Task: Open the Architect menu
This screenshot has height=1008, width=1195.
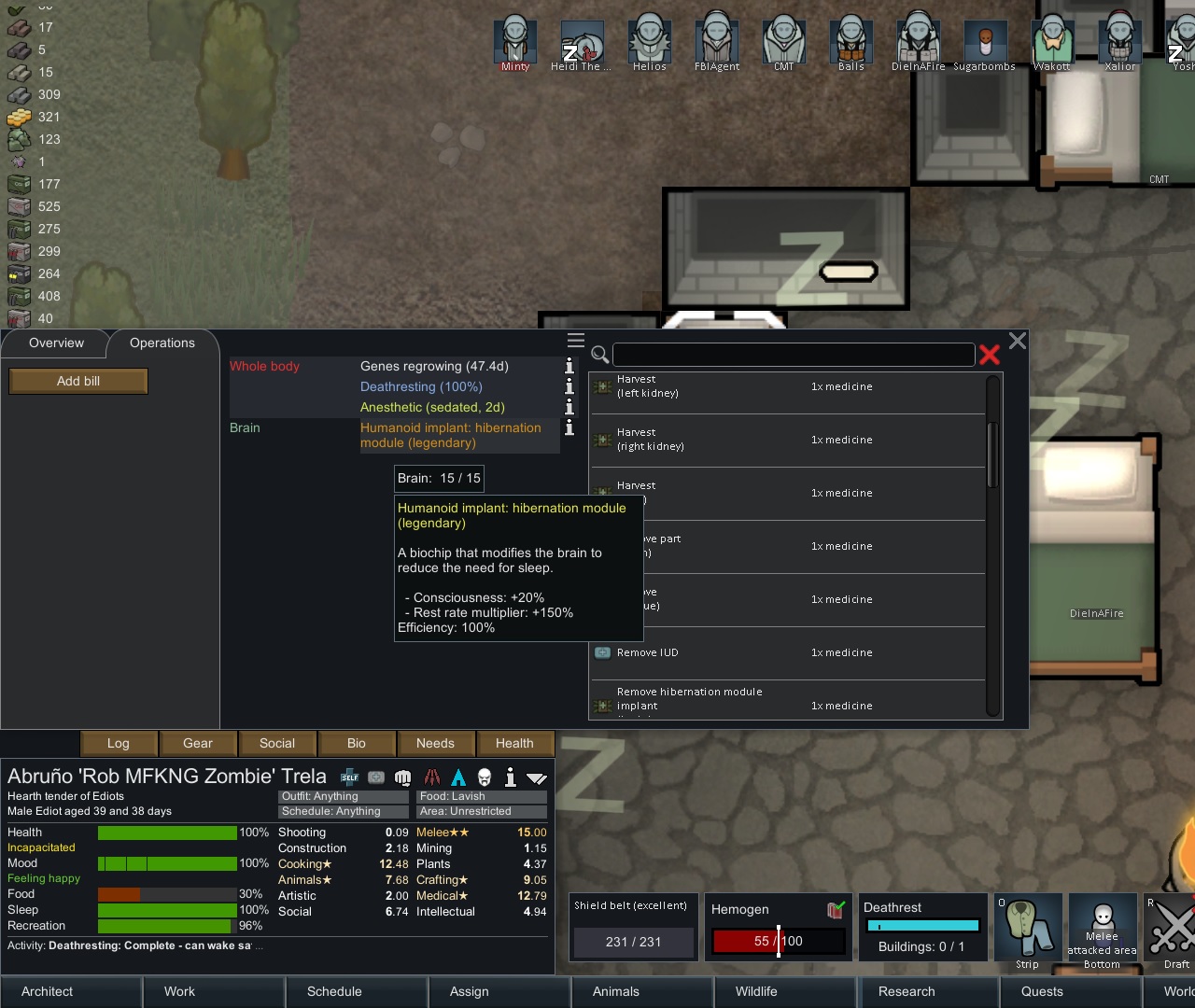Action: 46,991
